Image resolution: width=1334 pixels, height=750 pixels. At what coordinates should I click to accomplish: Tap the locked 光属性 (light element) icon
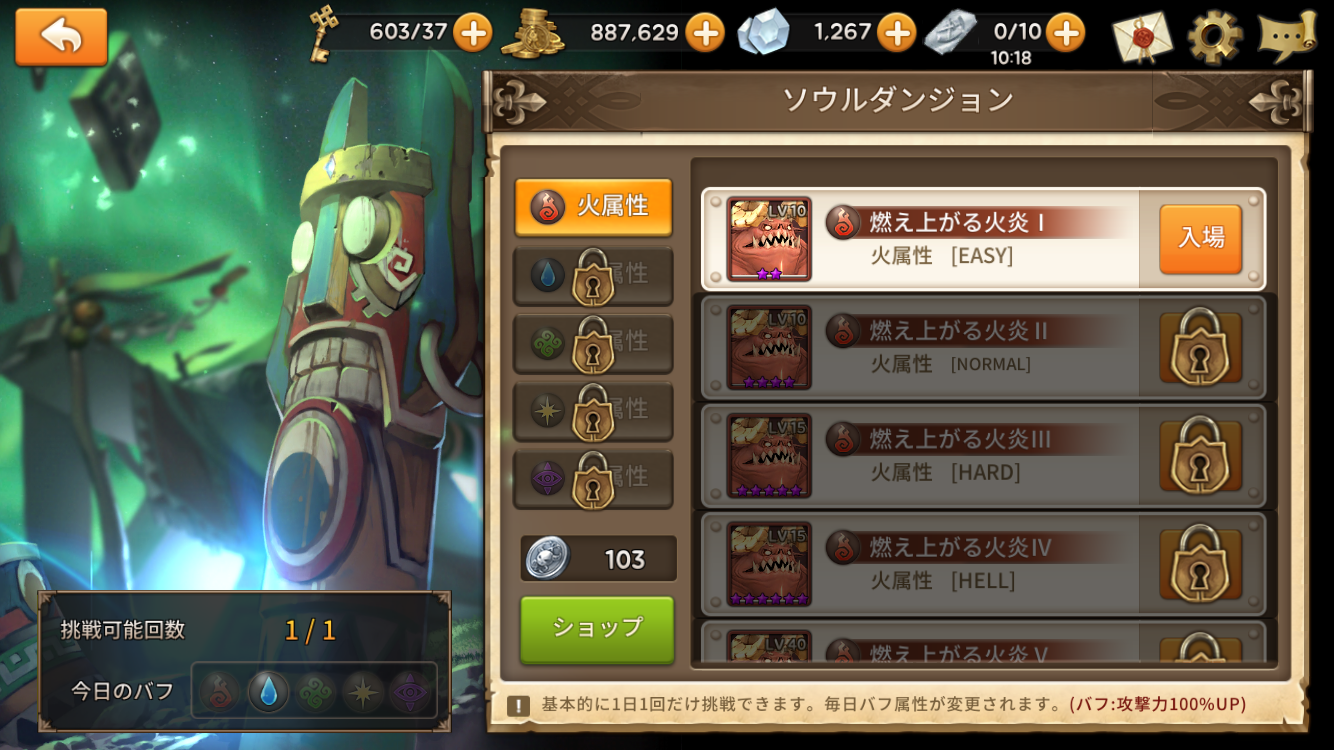tap(546, 410)
